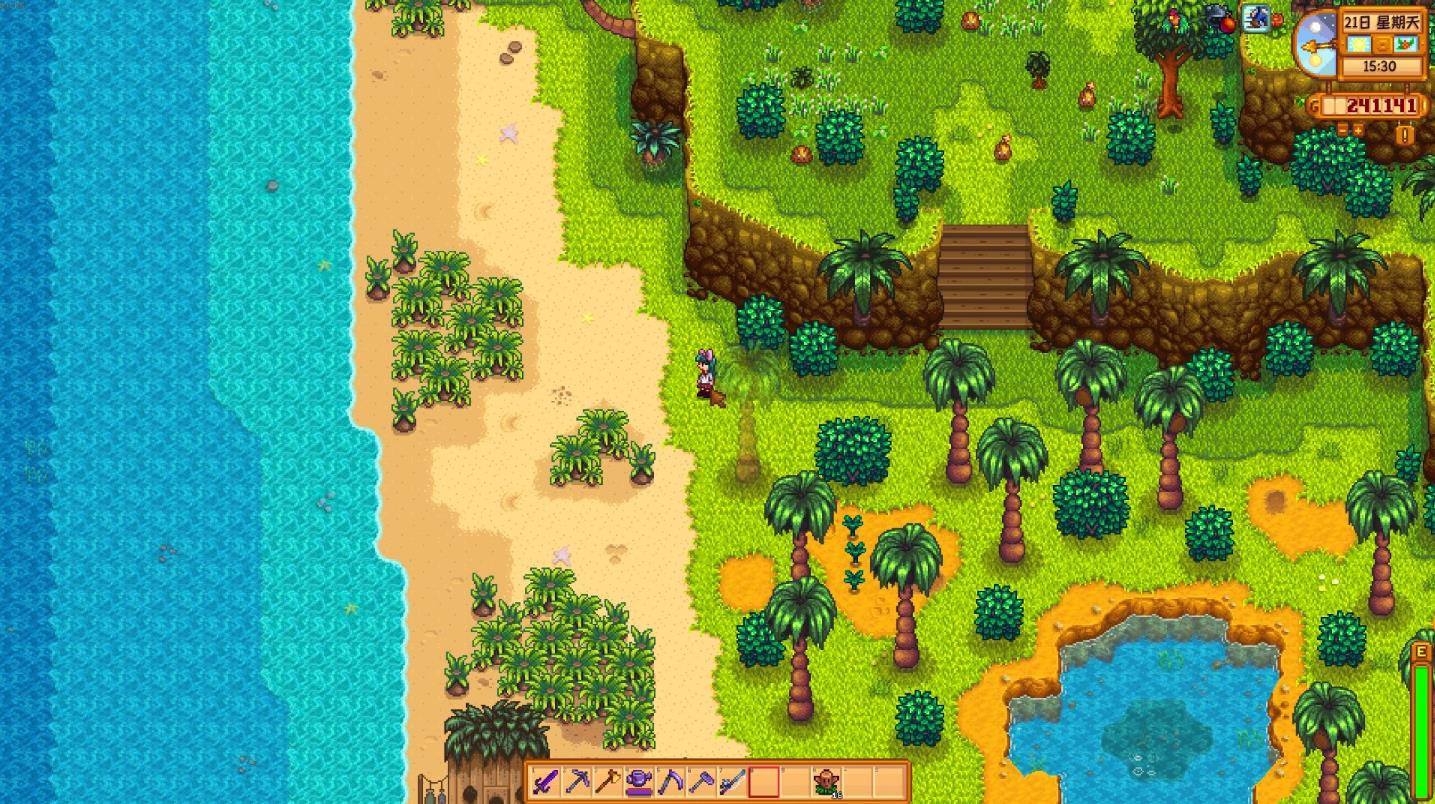The height and width of the screenshot is (804, 1435).
Task: Select the purple galaxy sword slot
Action: 546,781
